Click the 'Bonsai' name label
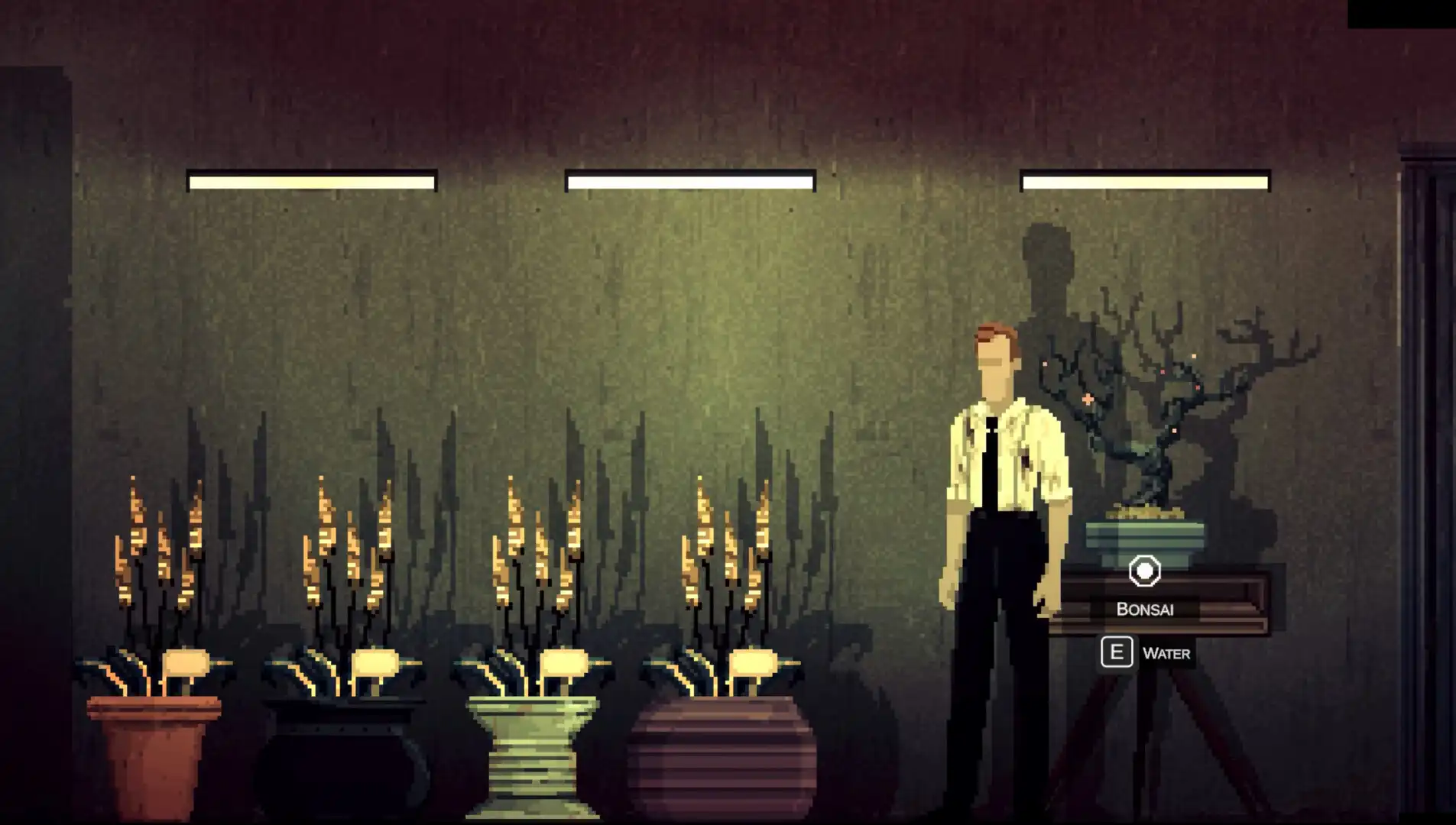Image resolution: width=1456 pixels, height=825 pixels. (1144, 610)
